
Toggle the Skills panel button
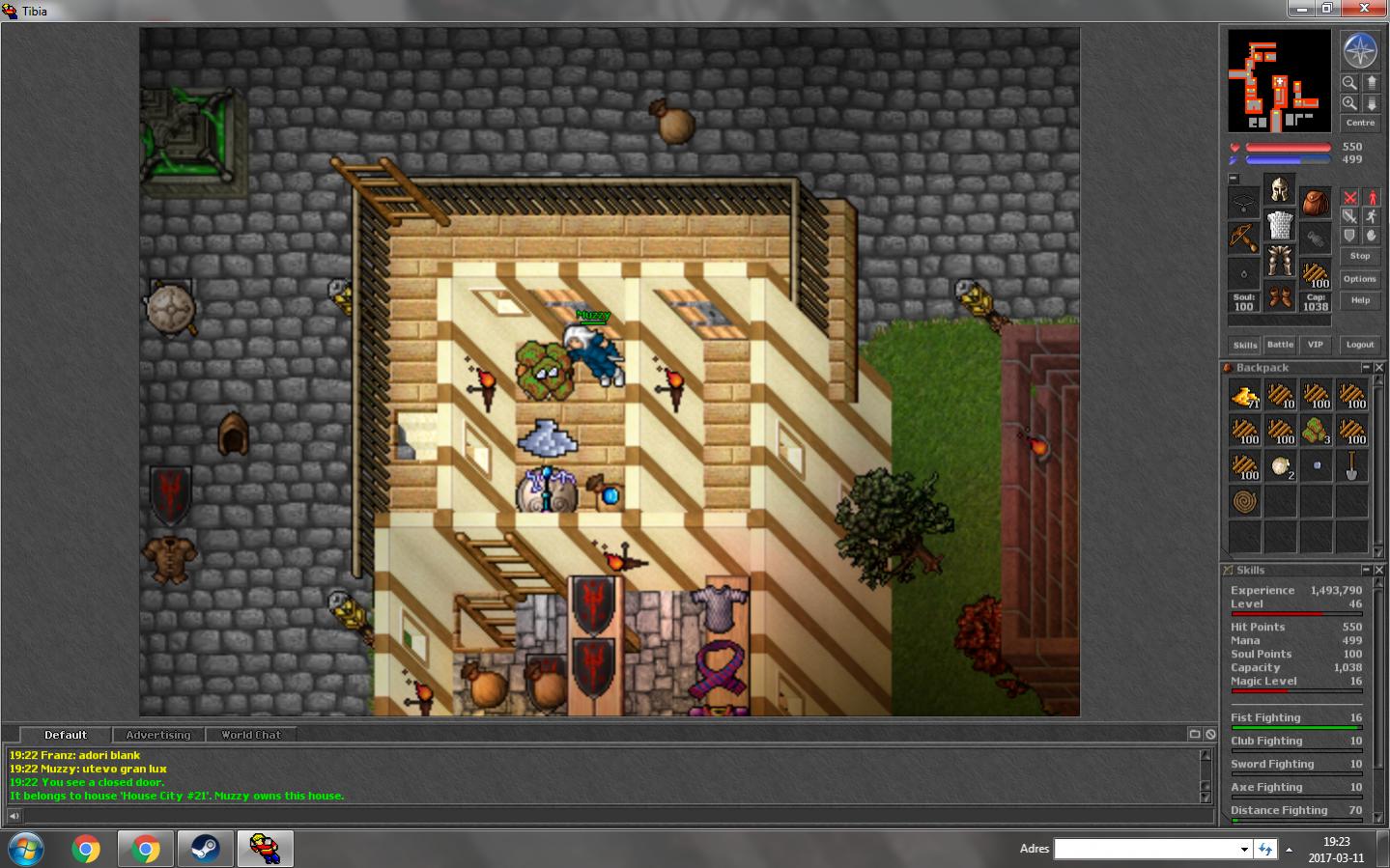click(1244, 345)
